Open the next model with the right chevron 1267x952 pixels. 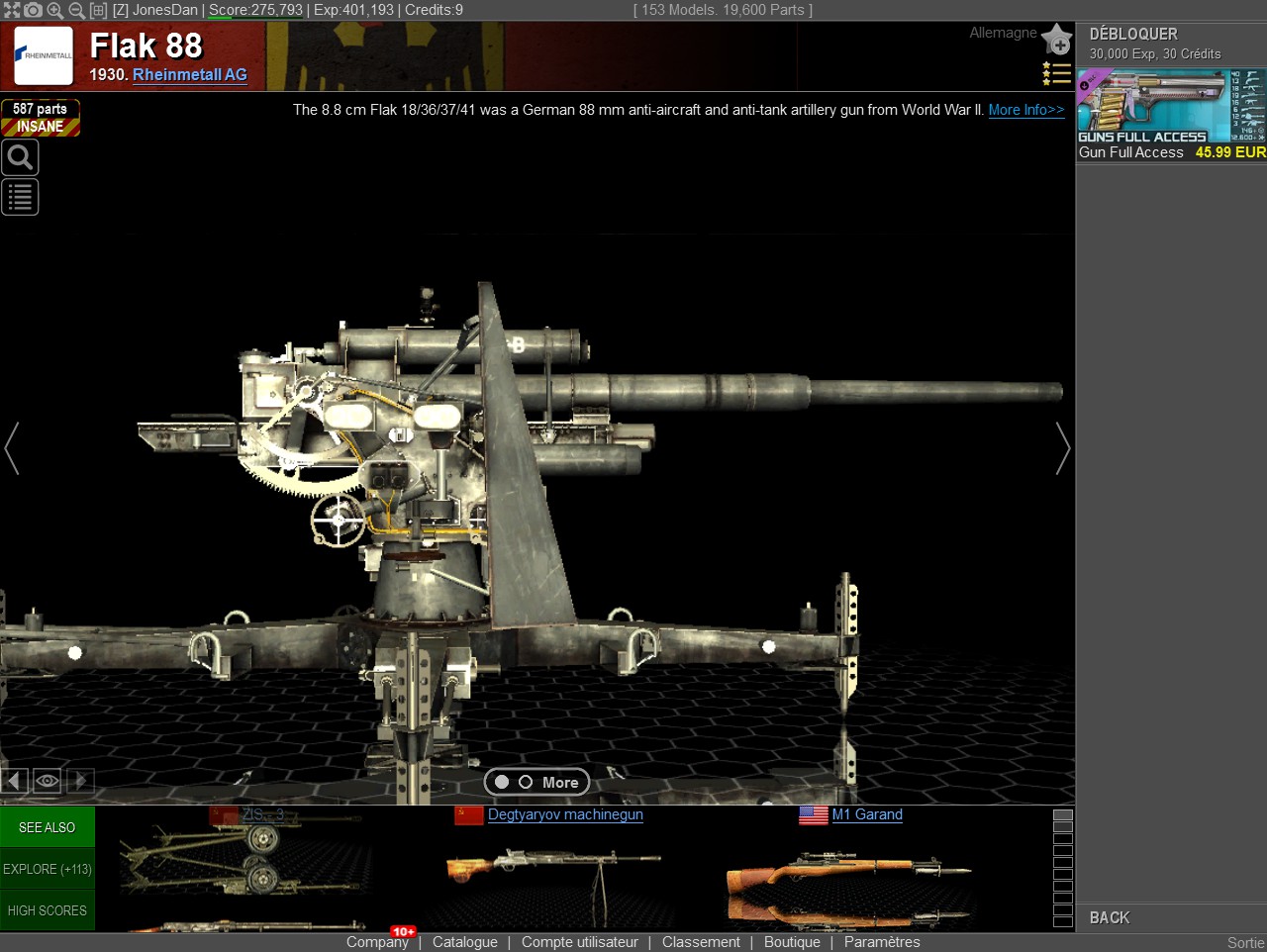(x=1062, y=448)
